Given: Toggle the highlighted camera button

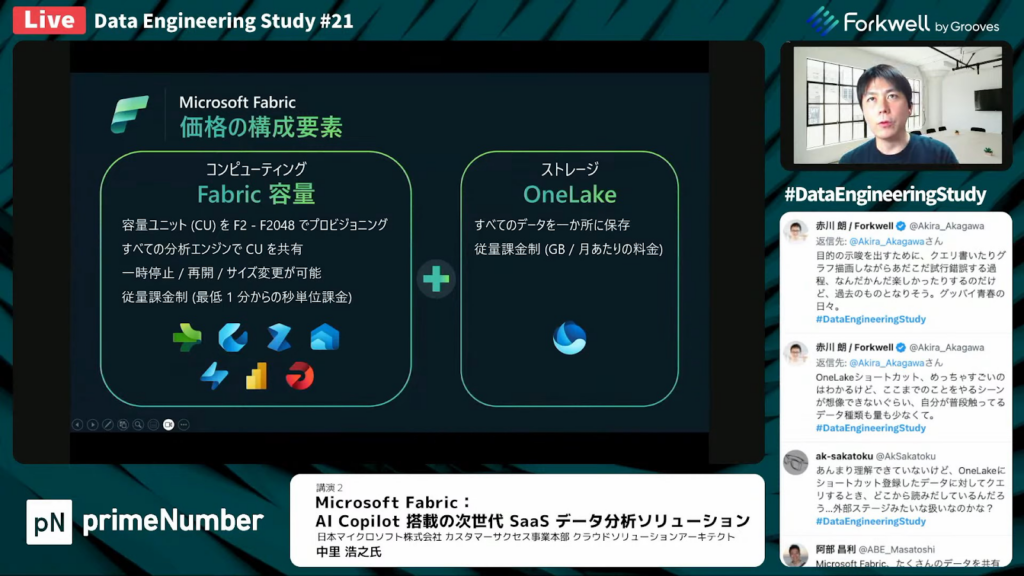Looking at the screenshot, I should tap(168, 424).
